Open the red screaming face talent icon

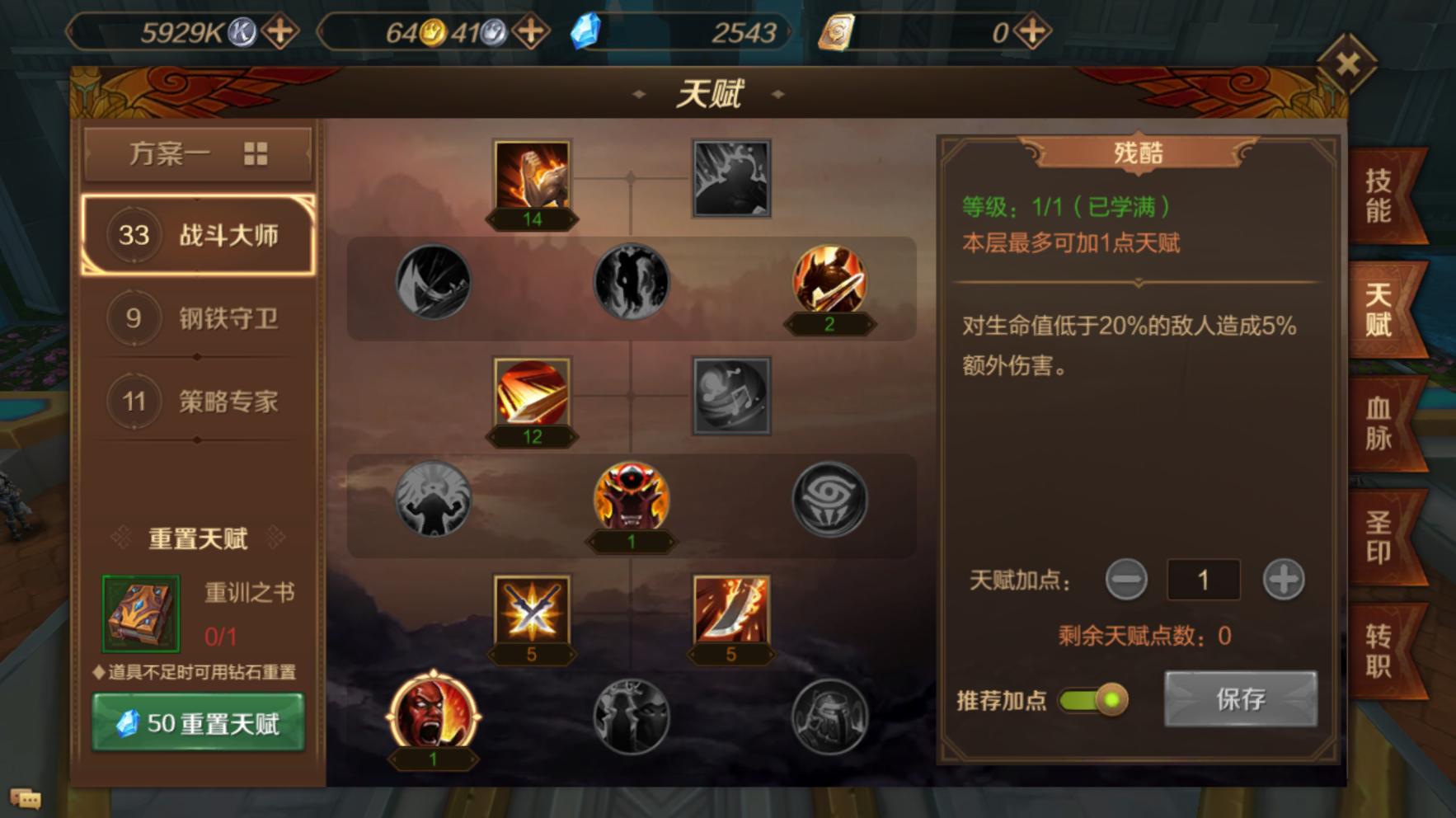coord(433,717)
